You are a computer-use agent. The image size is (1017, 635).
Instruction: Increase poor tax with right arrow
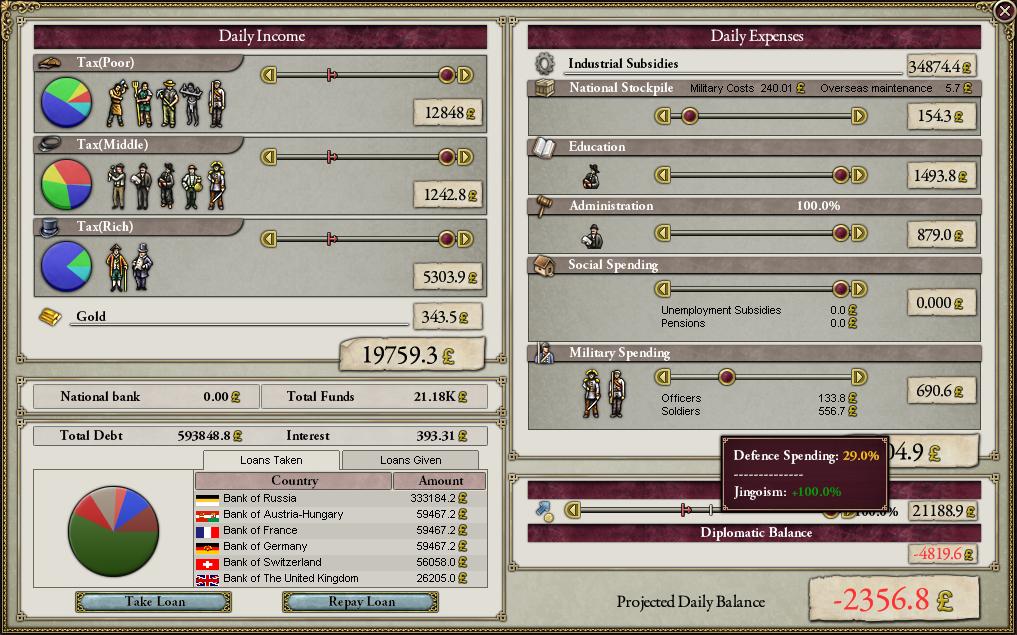tap(465, 74)
